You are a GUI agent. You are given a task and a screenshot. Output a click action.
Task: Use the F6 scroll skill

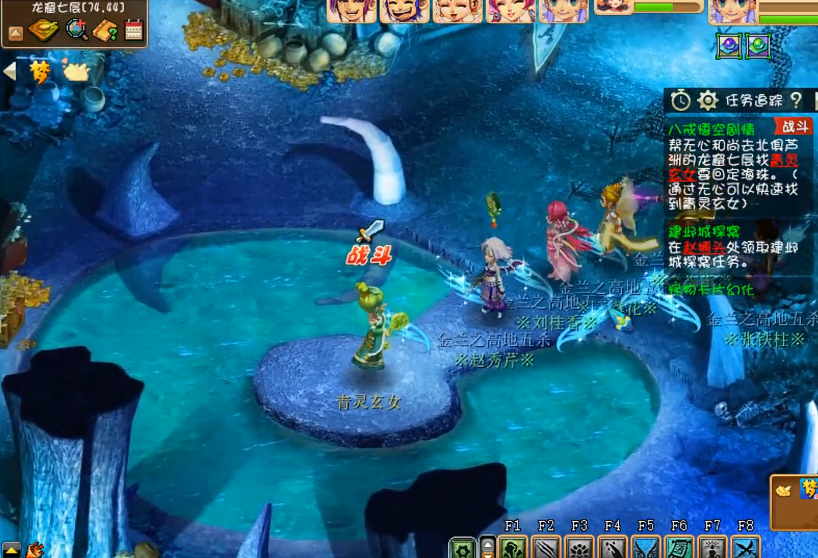[680, 546]
